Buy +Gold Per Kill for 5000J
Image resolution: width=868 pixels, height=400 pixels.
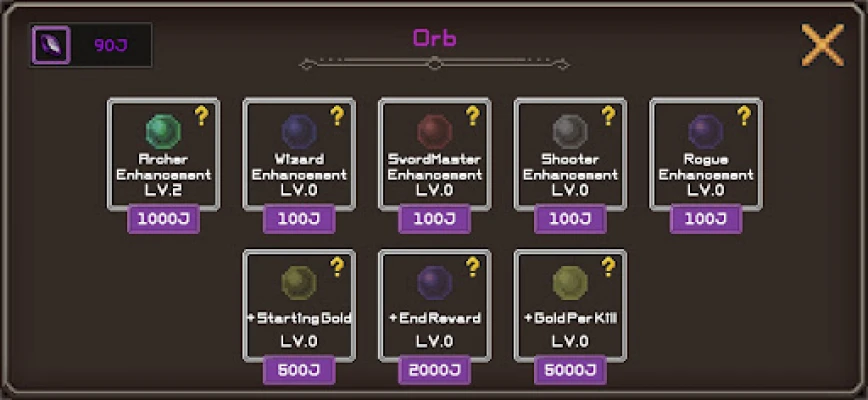pos(570,370)
